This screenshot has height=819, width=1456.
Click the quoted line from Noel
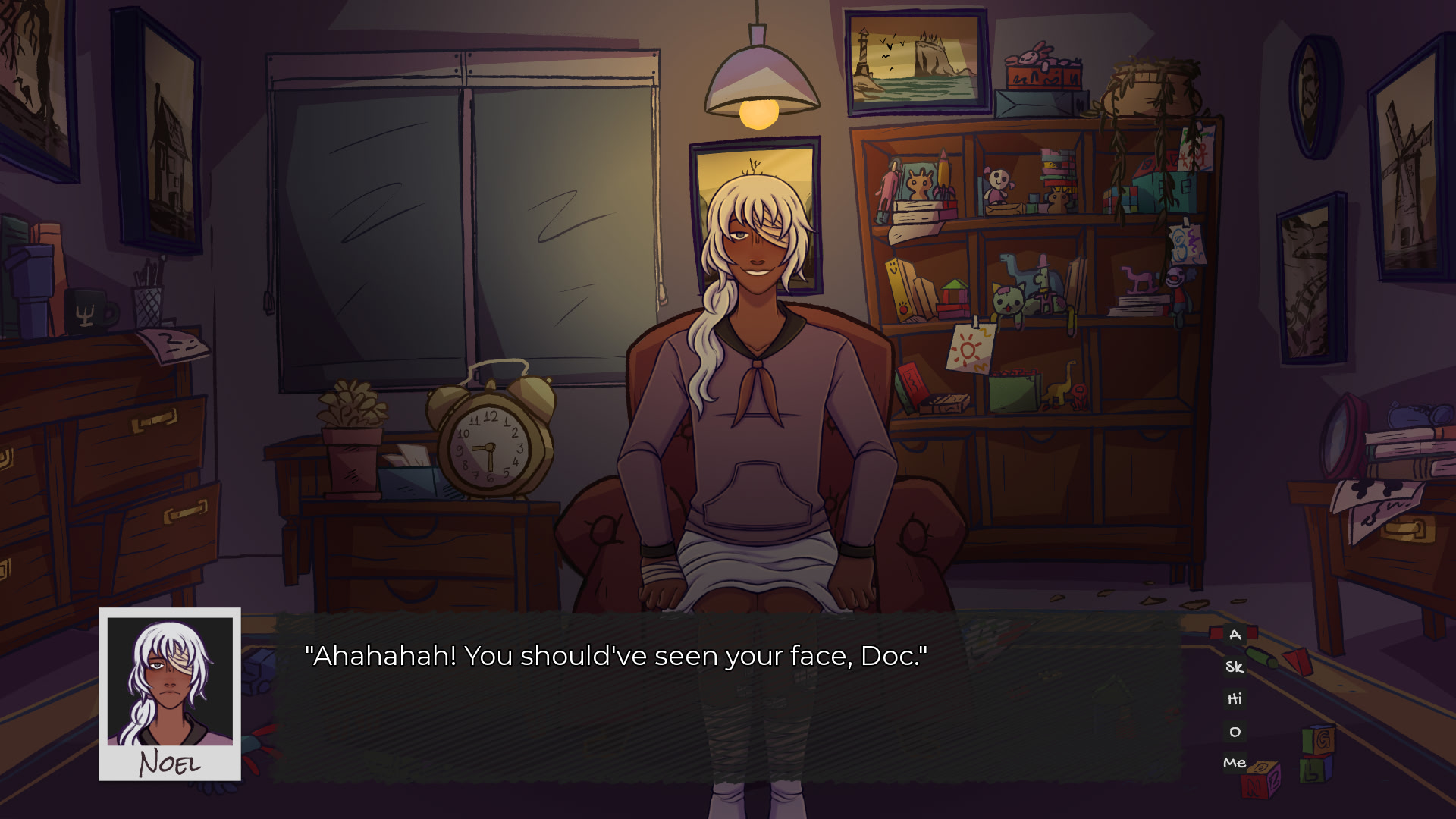click(616, 655)
